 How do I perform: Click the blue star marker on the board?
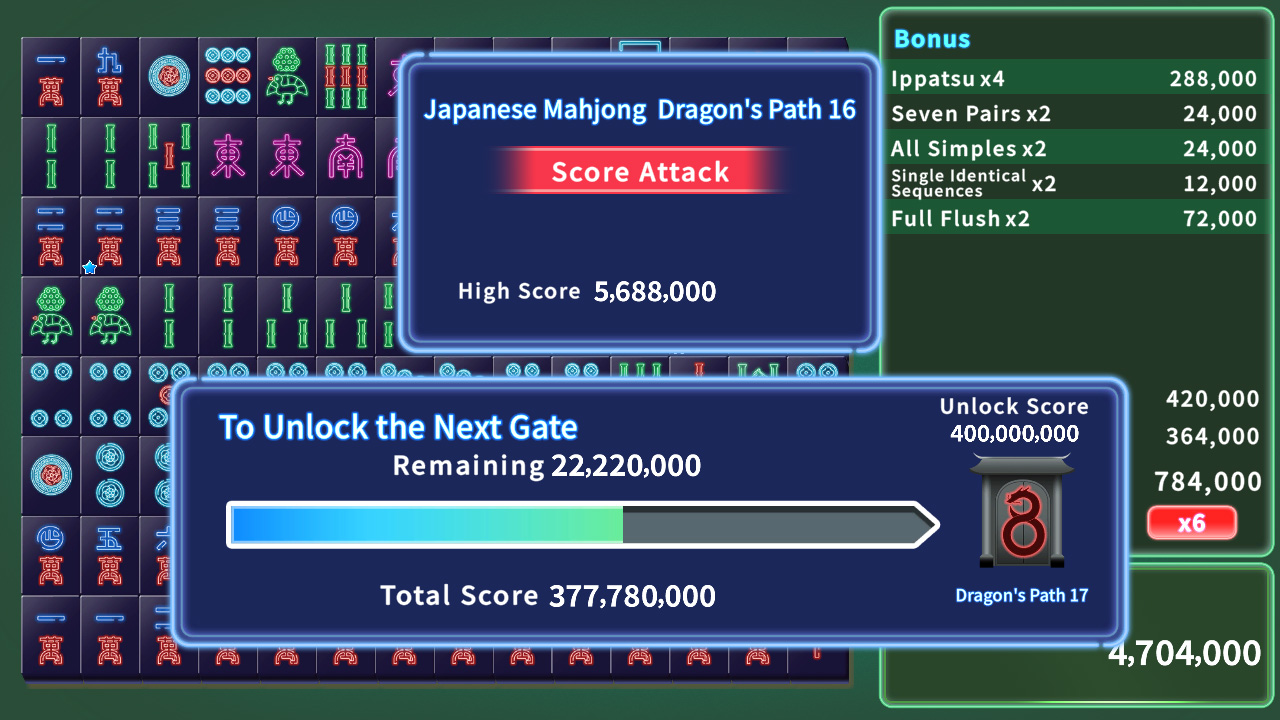tap(89, 267)
